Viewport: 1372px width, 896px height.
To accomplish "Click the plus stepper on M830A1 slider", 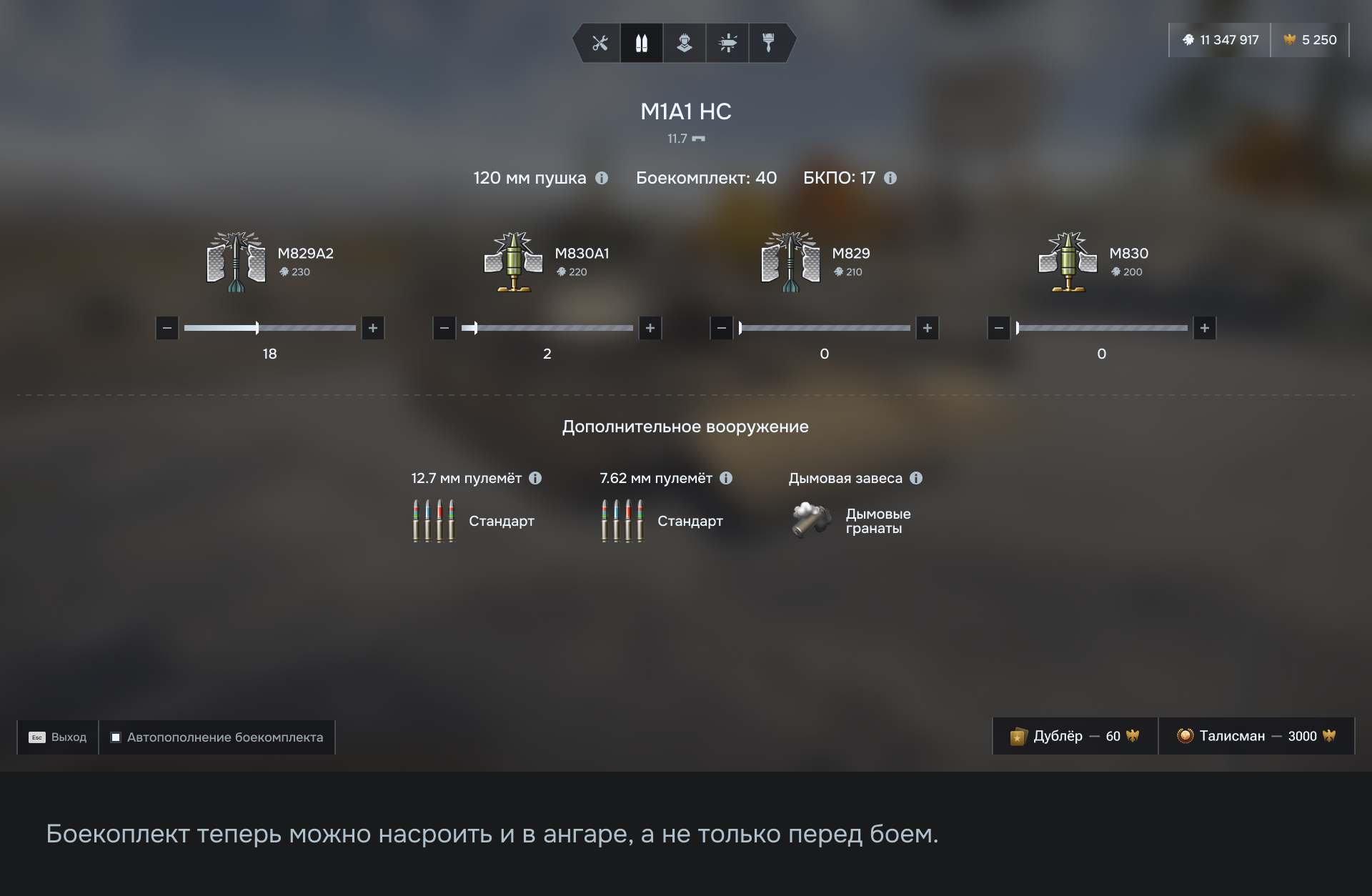I will [650, 328].
